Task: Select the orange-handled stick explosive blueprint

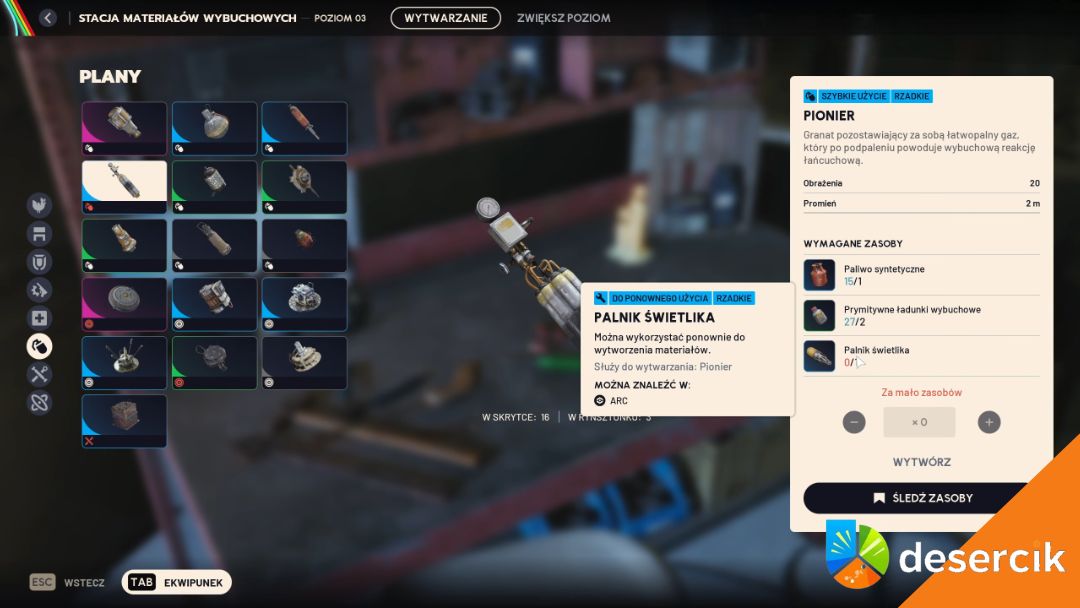Action: tap(304, 127)
